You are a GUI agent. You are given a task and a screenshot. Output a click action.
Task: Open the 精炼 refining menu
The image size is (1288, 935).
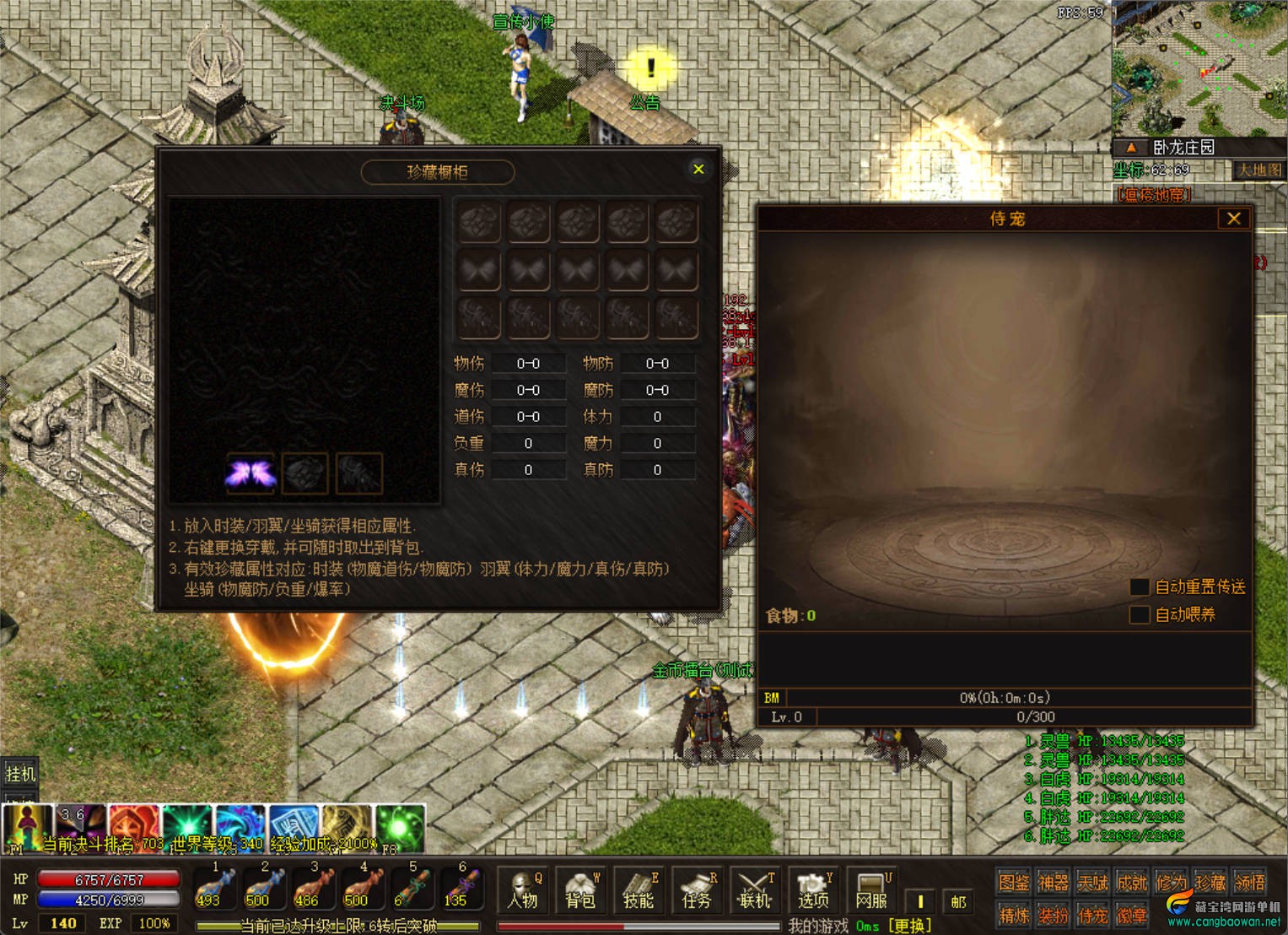1013,915
